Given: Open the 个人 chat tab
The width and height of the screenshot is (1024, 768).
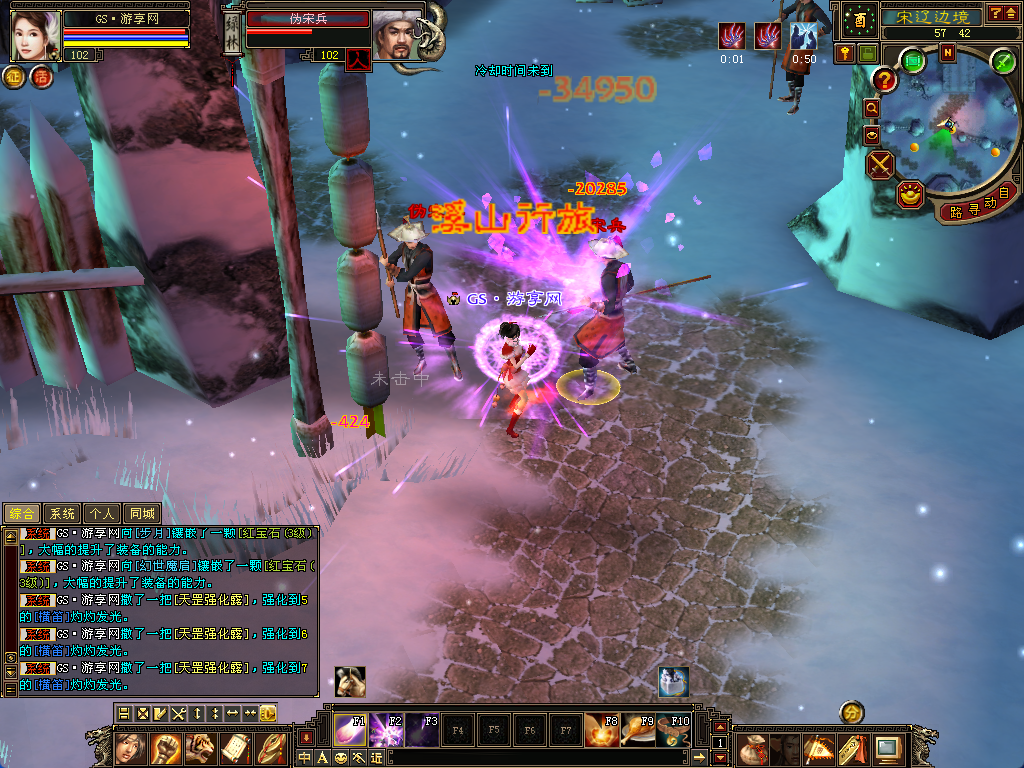Looking at the screenshot, I should [x=101, y=513].
